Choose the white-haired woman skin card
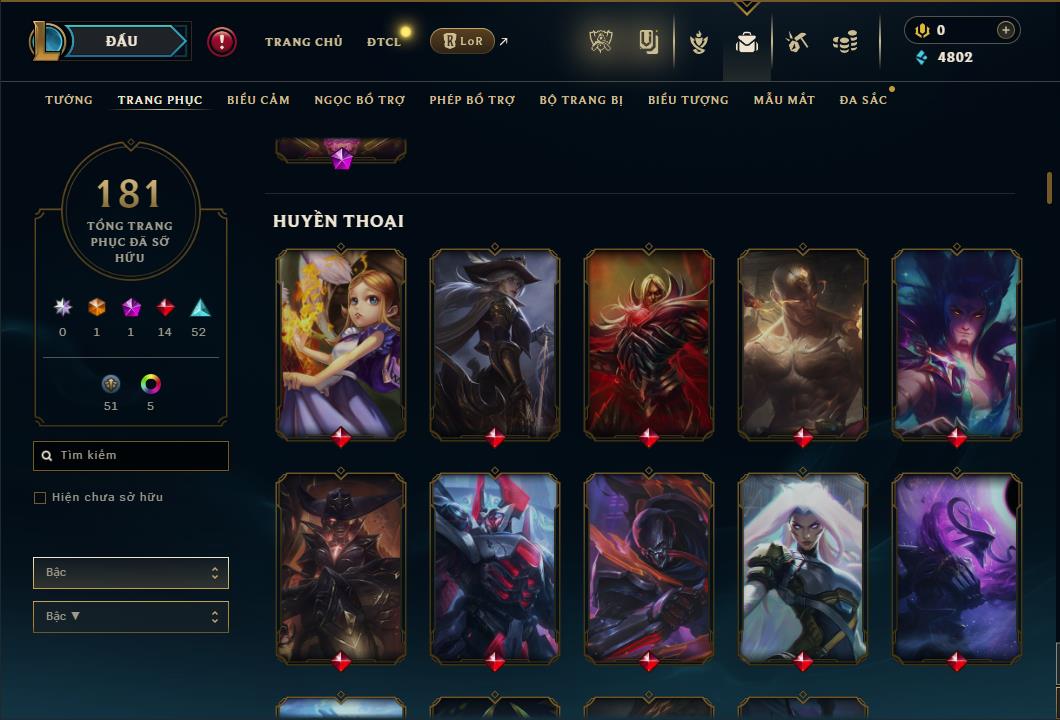This screenshot has height=720, width=1060. (x=803, y=566)
